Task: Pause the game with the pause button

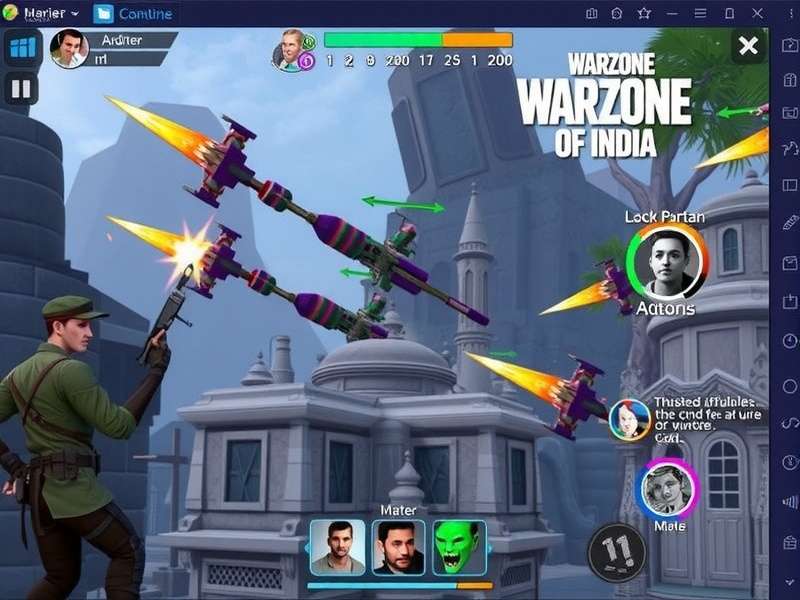Action: (21, 89)
